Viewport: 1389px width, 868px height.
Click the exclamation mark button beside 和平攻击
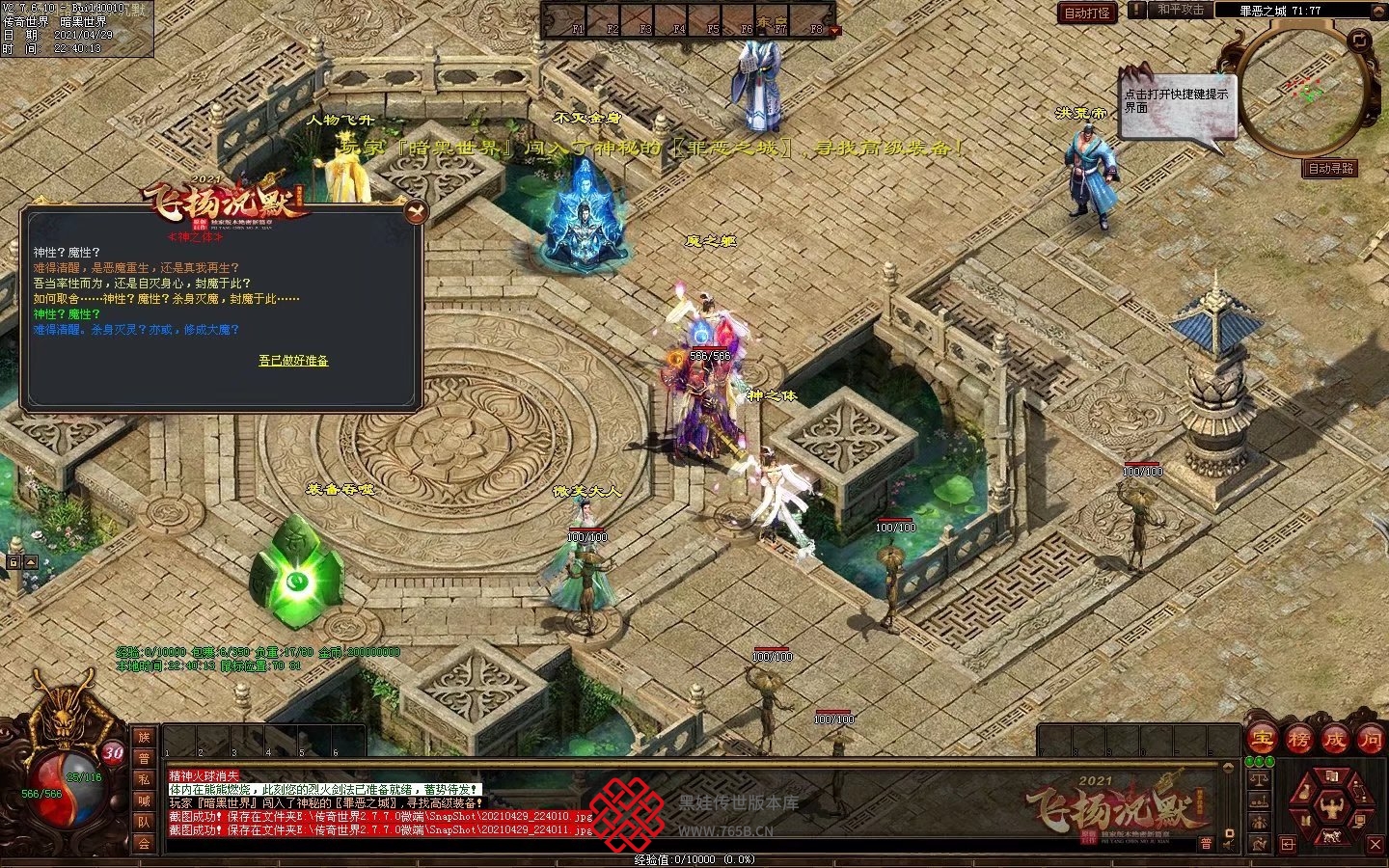[1137, 10]
